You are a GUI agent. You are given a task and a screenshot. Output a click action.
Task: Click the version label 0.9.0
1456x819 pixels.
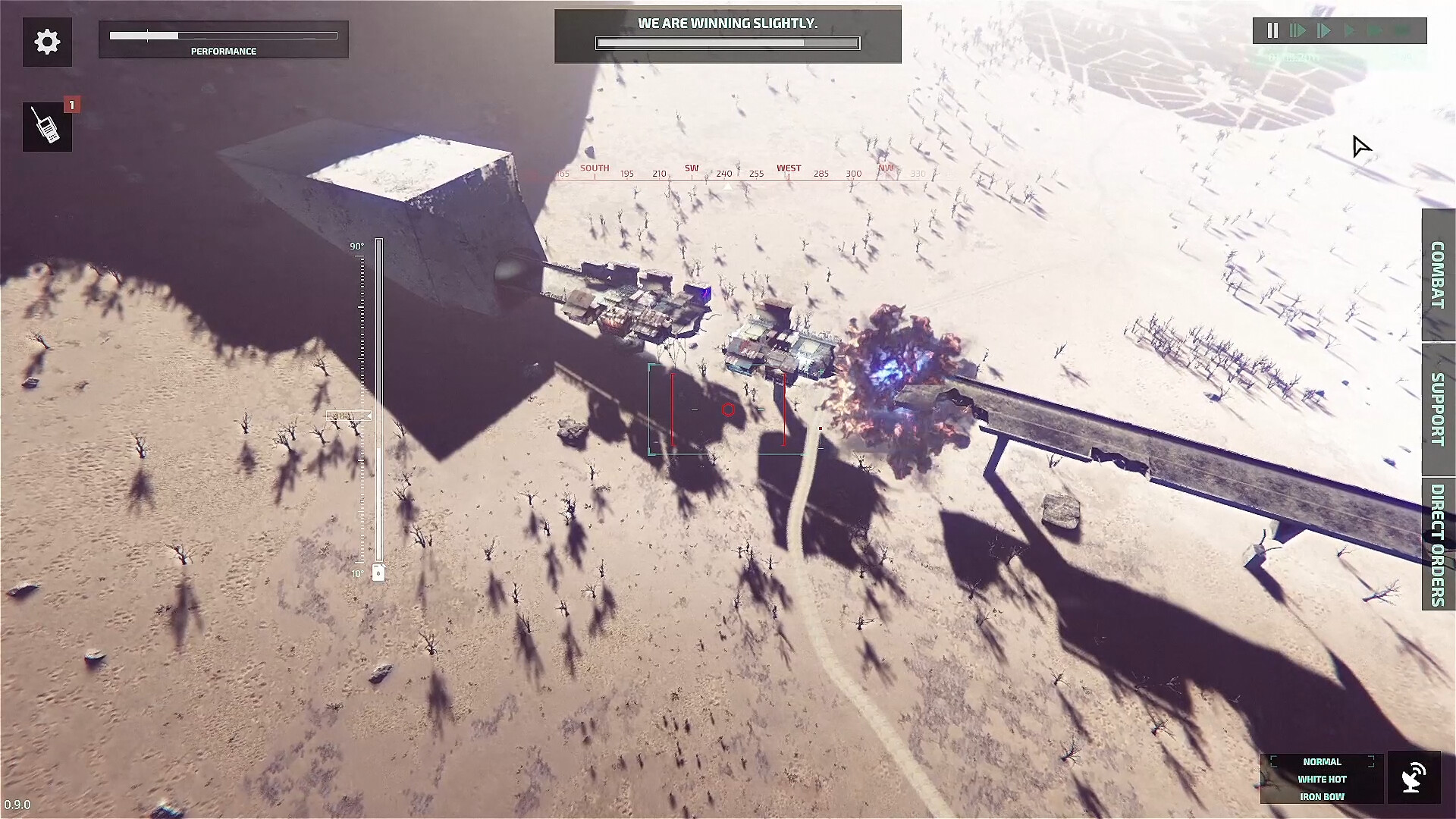[17, 805]
